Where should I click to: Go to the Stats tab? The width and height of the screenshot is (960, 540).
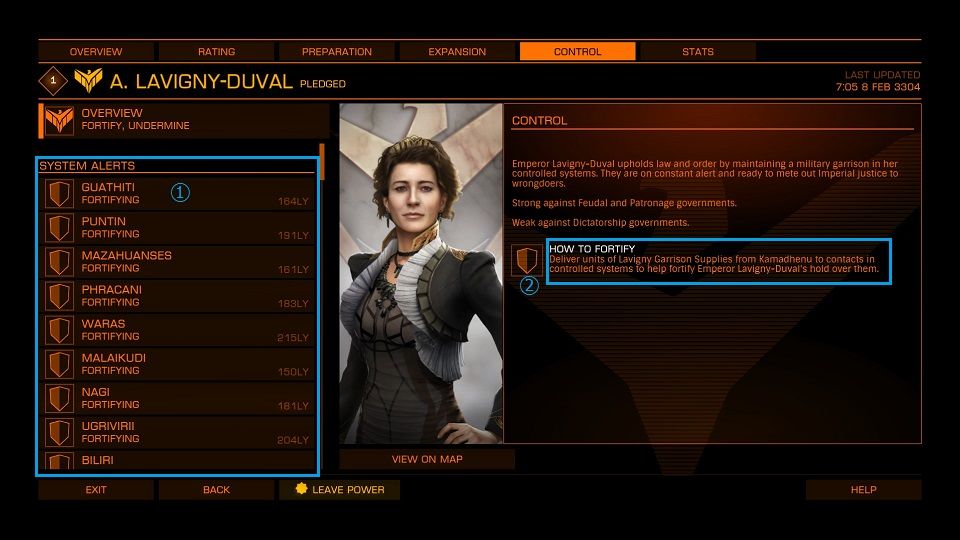pos(697,52)
